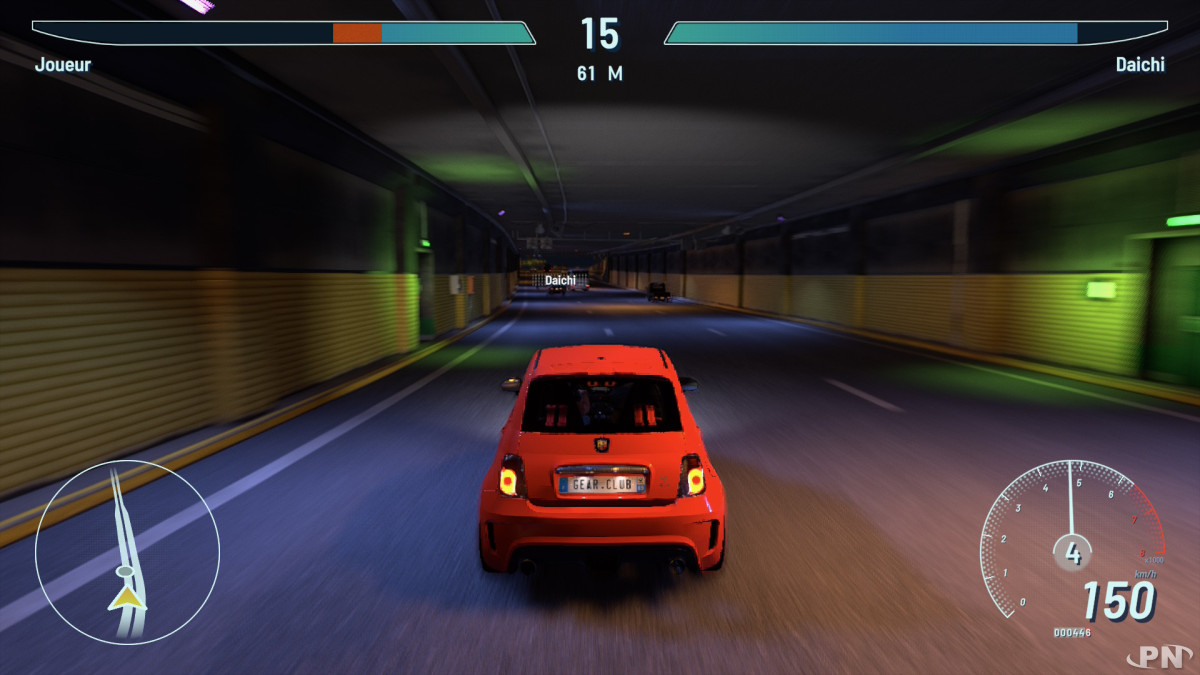Image resolution: width=1200 pixels, height=675 pixels.
Task: Select the yellow player arrow on the minimap
Action: pyautogui.click(x=127, y=598)
